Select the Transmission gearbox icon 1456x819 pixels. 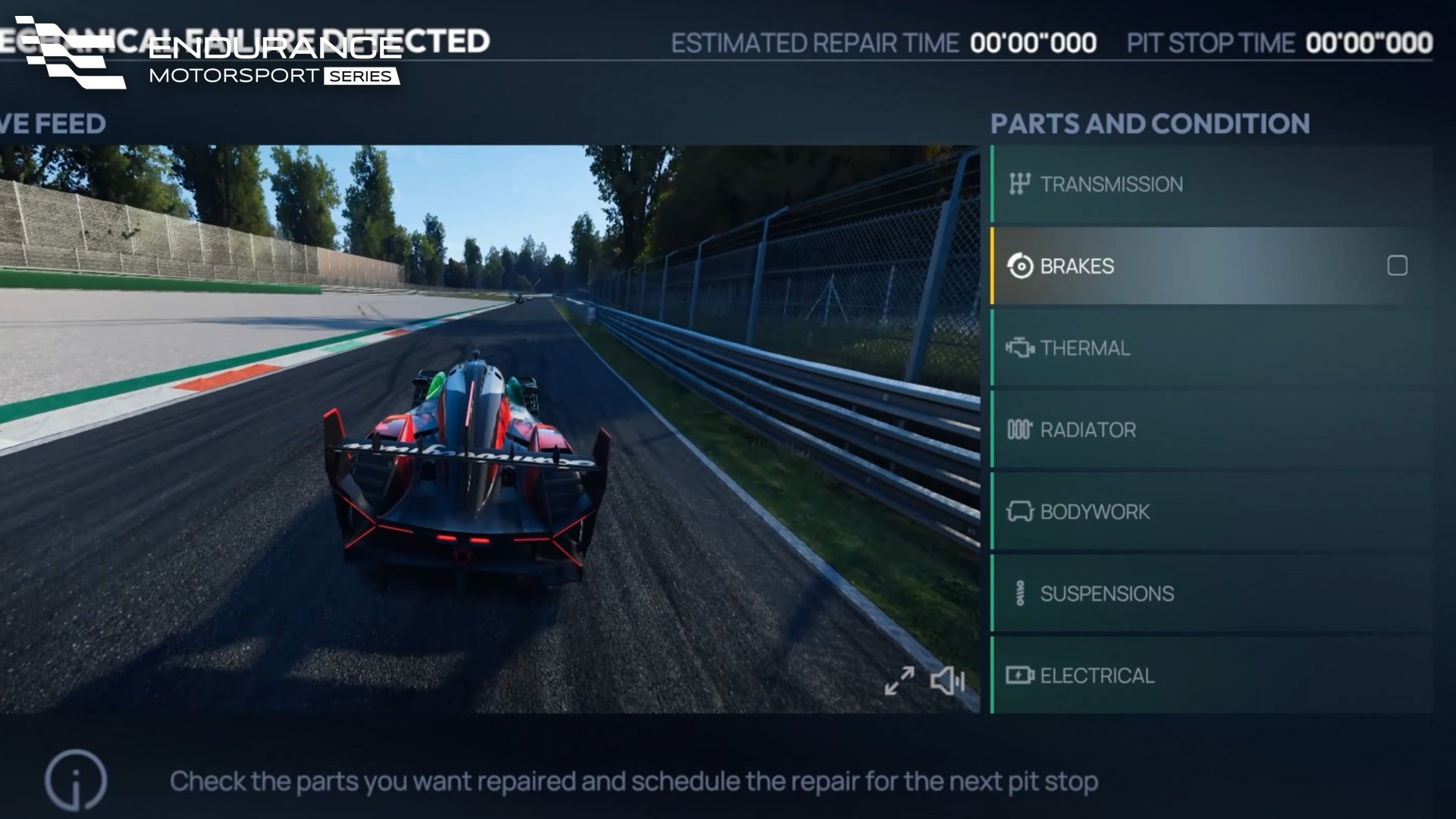[x=1020, y=184]
